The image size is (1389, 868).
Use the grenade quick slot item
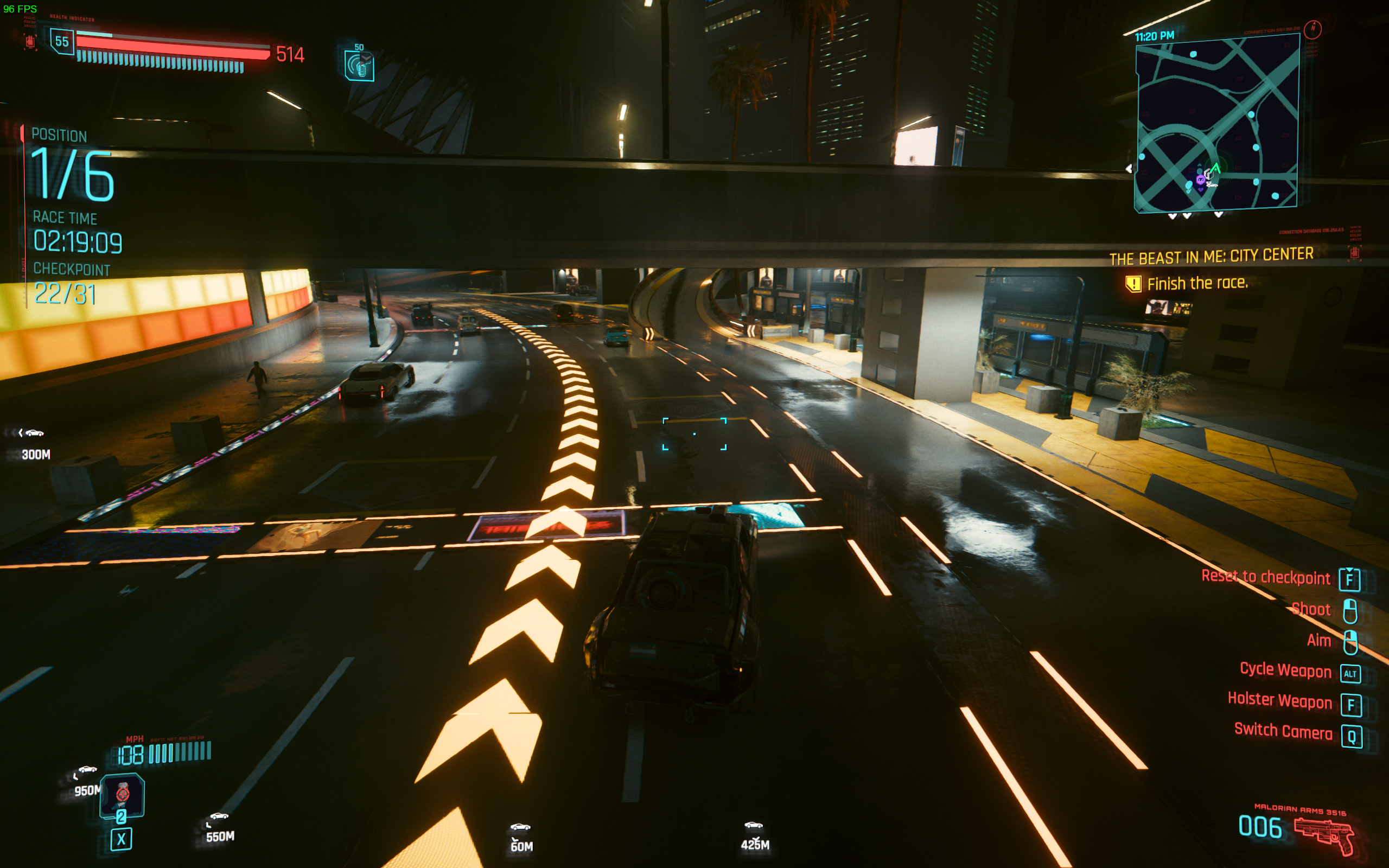coord(122,795)
